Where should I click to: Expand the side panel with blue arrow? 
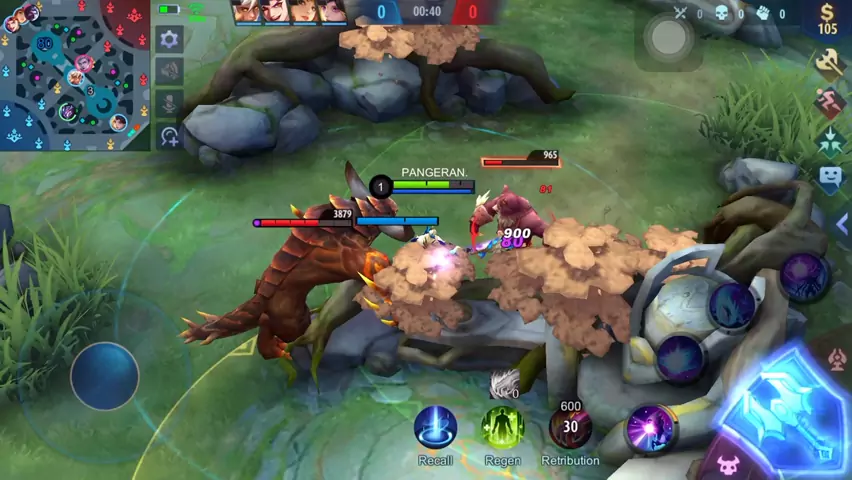point(840,225)
